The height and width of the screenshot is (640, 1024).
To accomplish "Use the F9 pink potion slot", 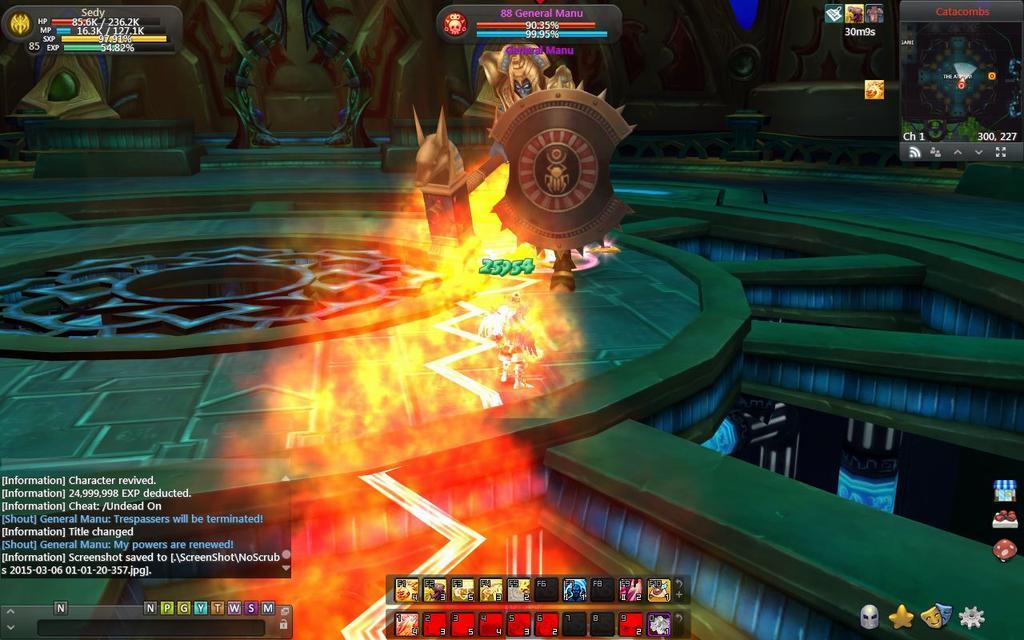I will pos(630,589).
